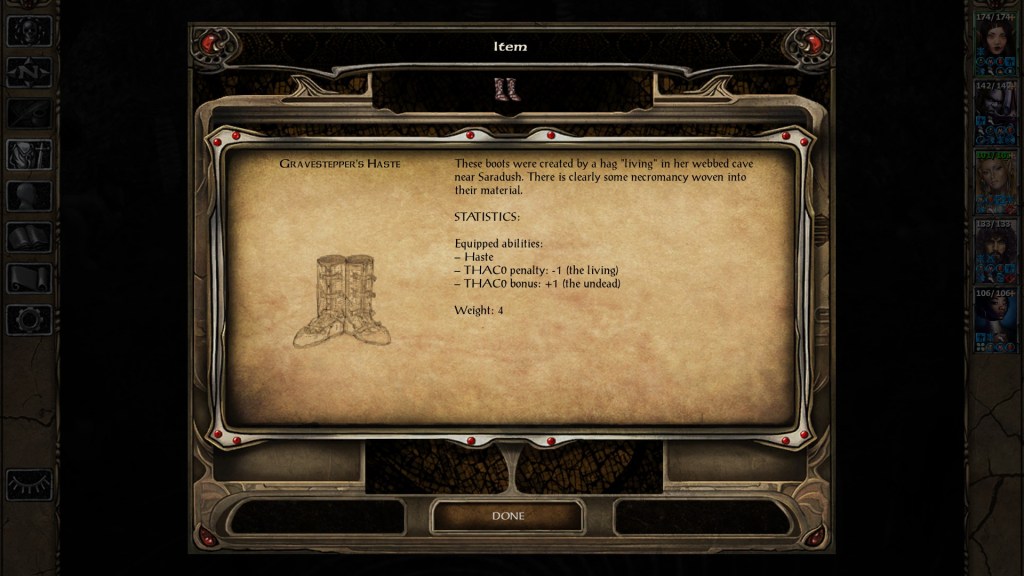Screen dimensions: 1024x576
Task: Select the dark-haired woman portrait with 174 HP
Action: (995, 39)
